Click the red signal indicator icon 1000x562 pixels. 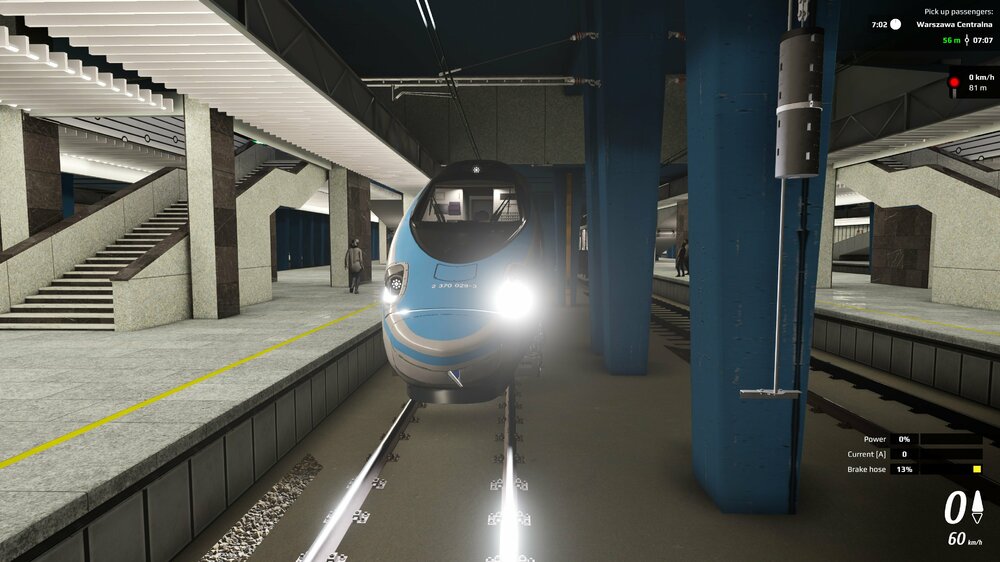[954, 82]
